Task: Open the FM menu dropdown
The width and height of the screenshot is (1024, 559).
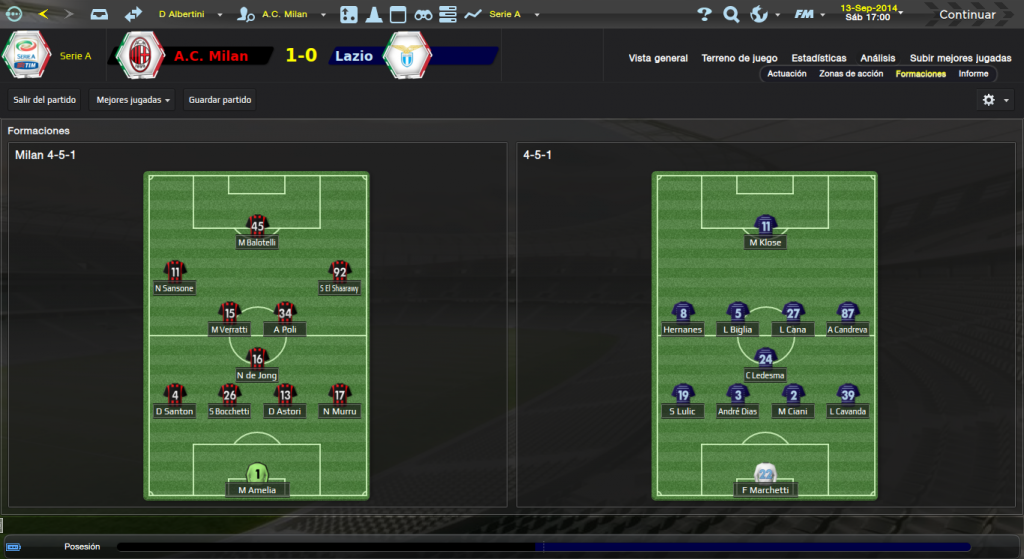Action: click(x=808, y=15)
